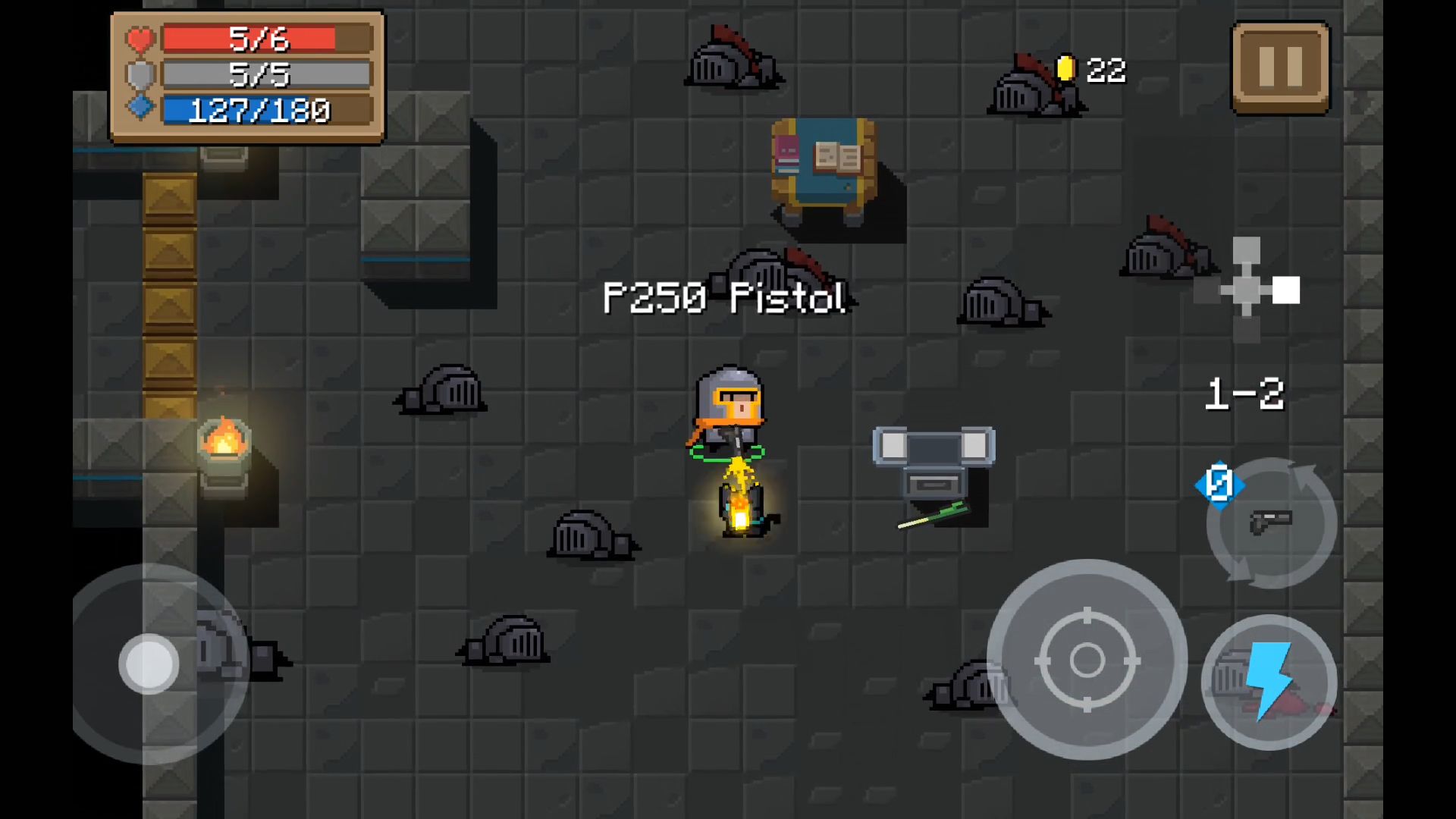This screenshot has width=1456, height=819.
Task: Tap the crosshair attack button
Action: [1090, 658]
